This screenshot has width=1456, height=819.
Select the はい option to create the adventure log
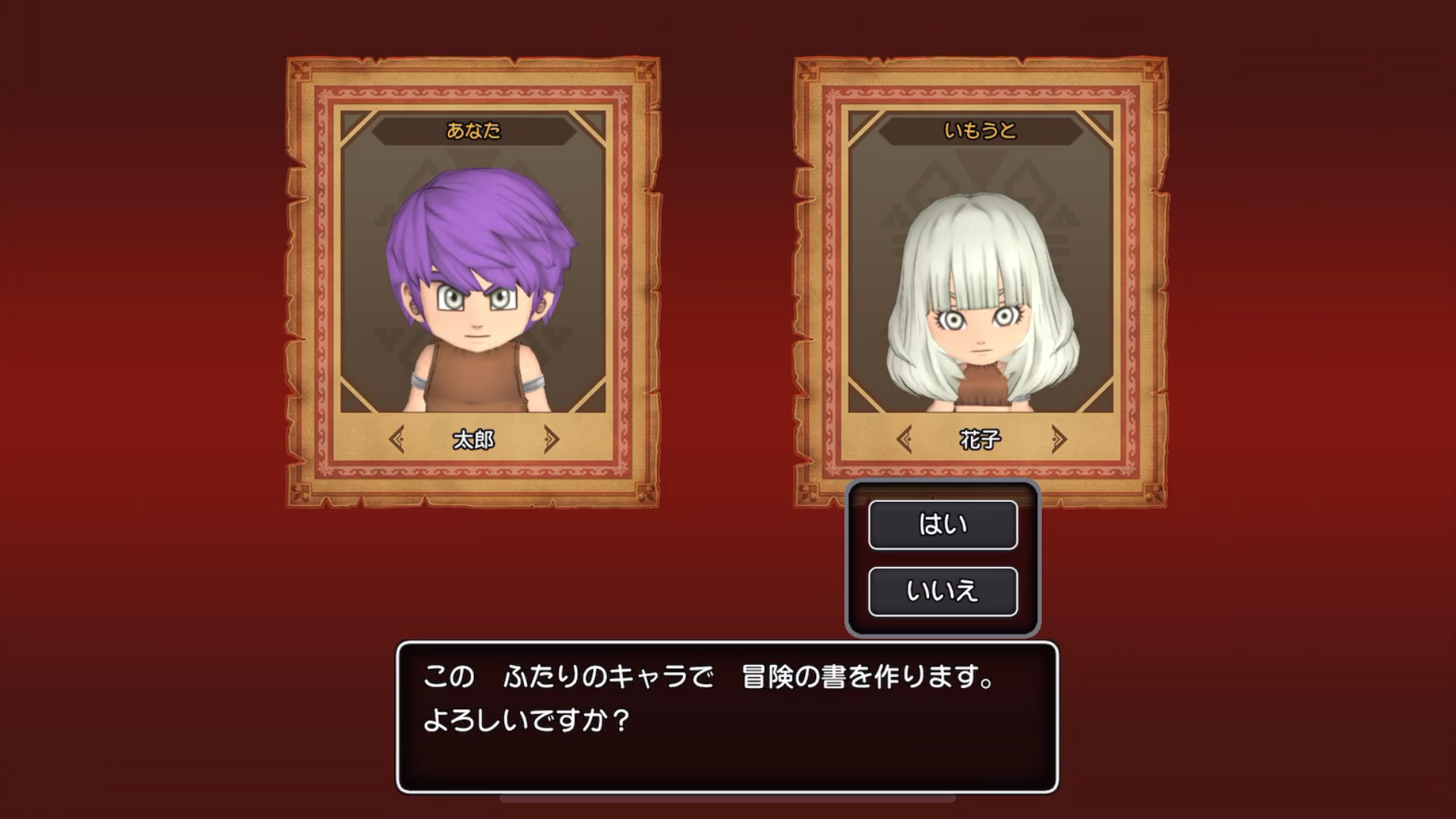[942, 524]
